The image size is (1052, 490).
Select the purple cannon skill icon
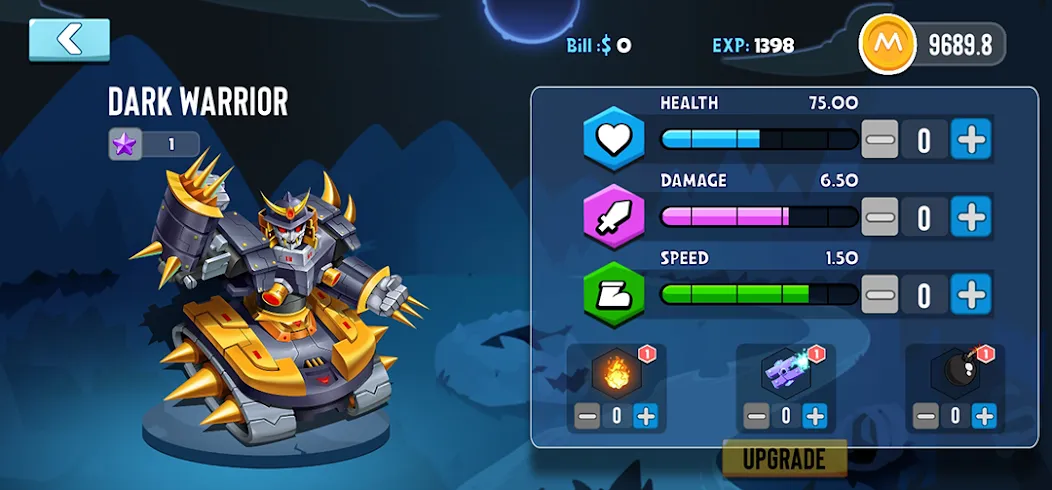[785, 374]
